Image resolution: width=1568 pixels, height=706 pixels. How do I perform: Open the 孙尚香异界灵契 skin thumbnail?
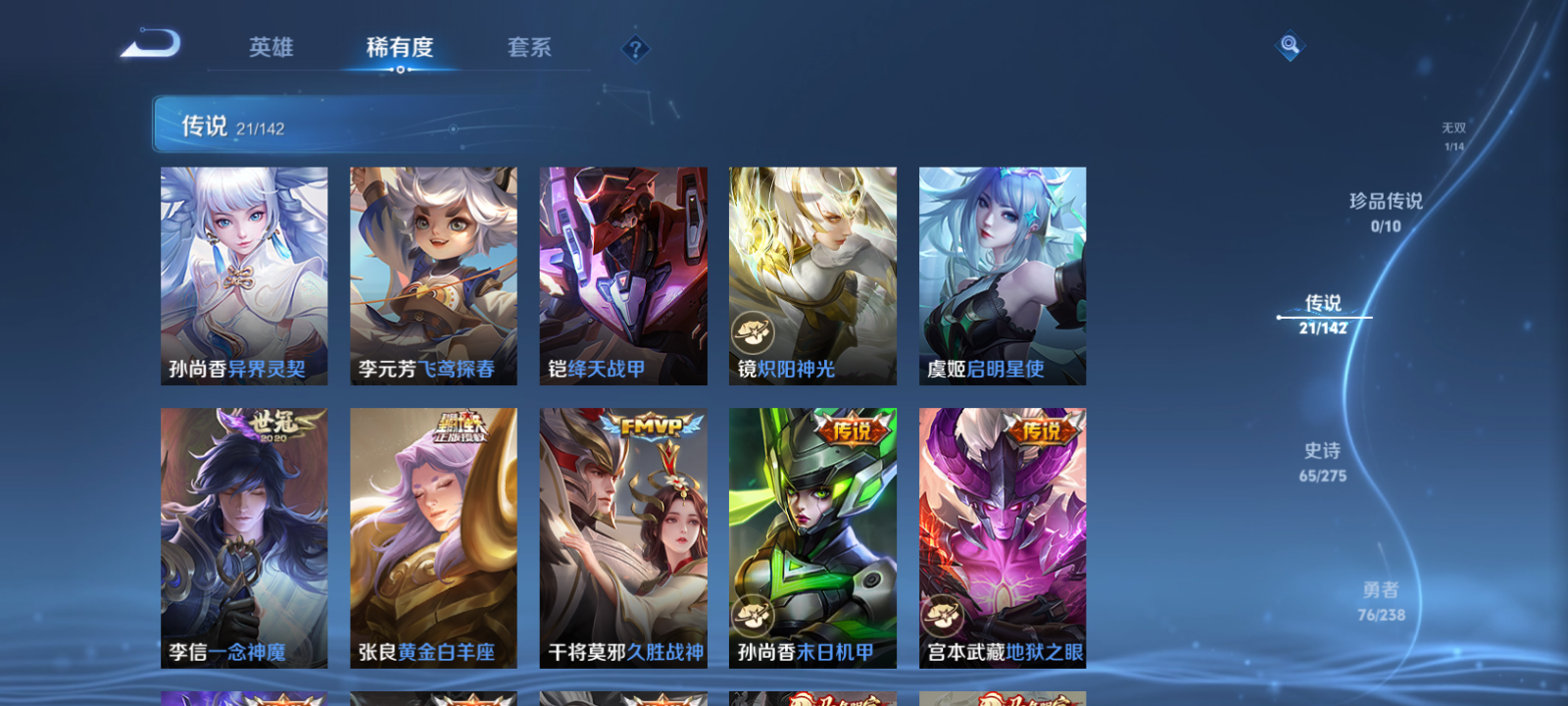[x=243, y=275]
